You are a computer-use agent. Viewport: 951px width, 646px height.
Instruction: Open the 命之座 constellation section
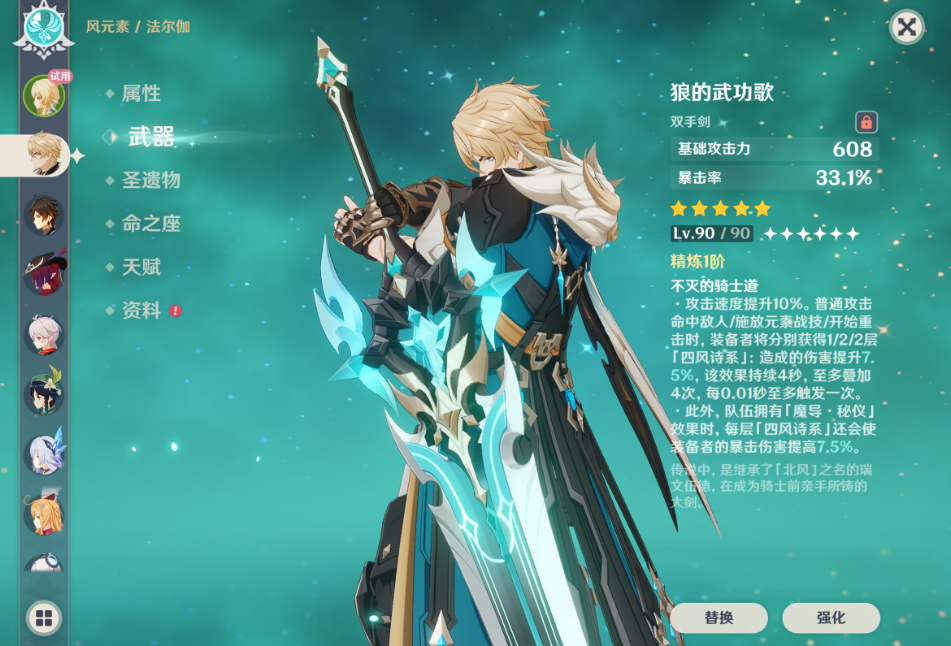[150, 224]
